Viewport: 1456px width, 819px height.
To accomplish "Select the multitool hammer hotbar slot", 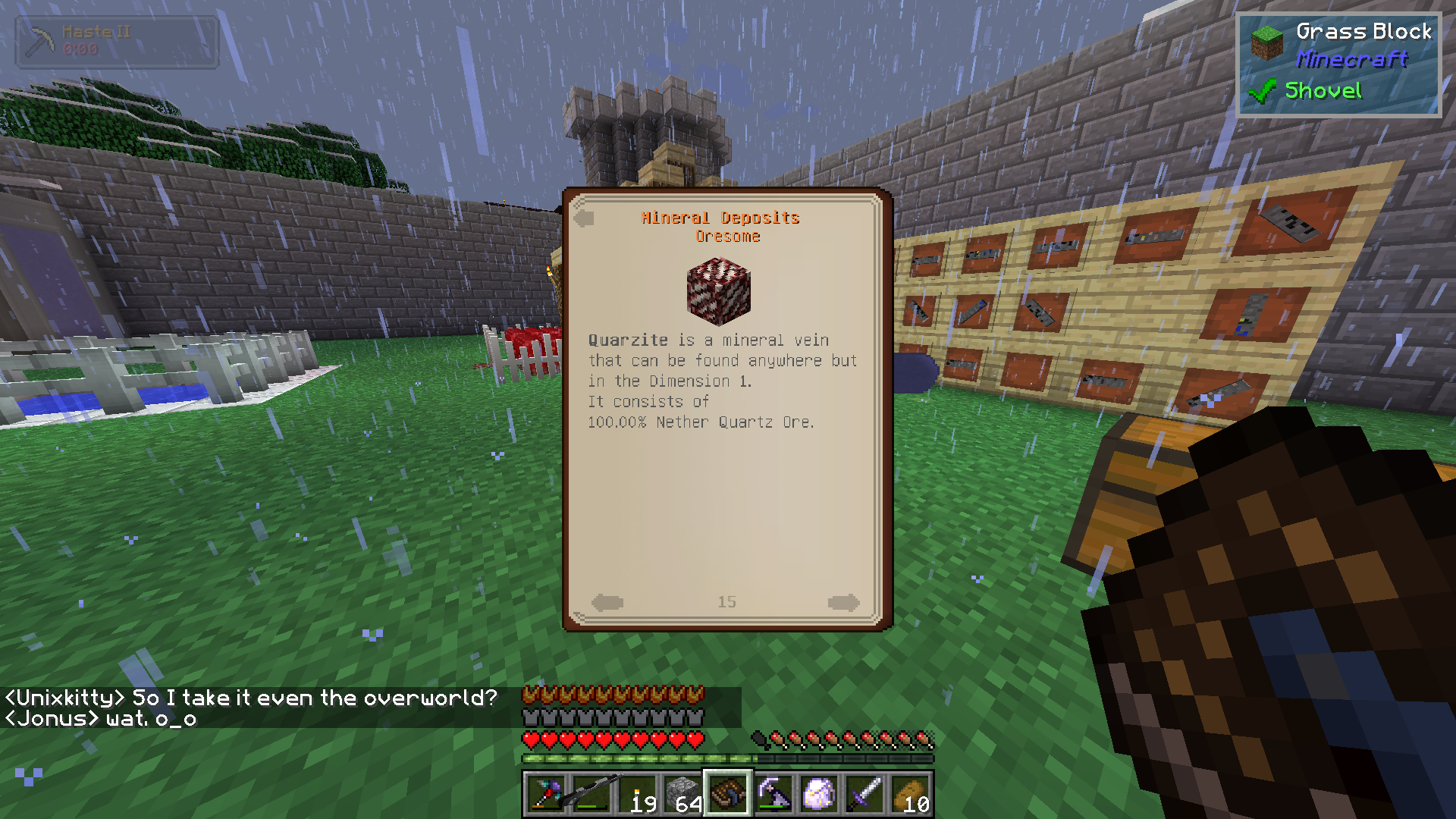I will point(546,794).
